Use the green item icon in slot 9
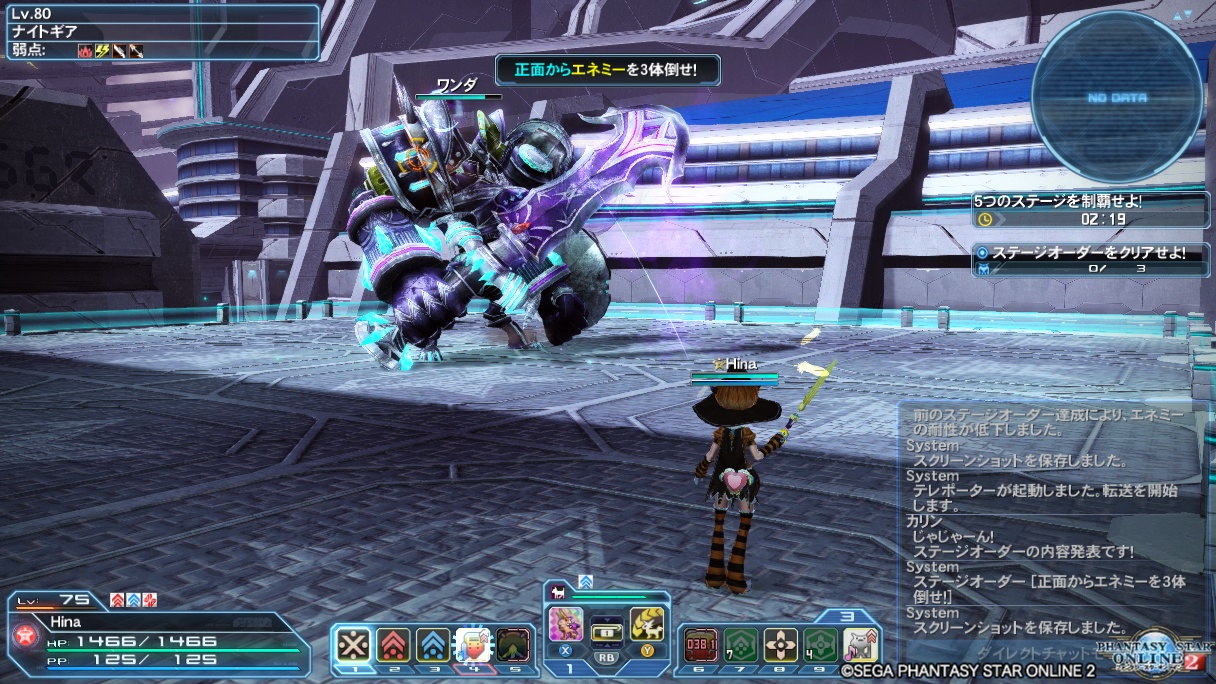 point(820,644)
